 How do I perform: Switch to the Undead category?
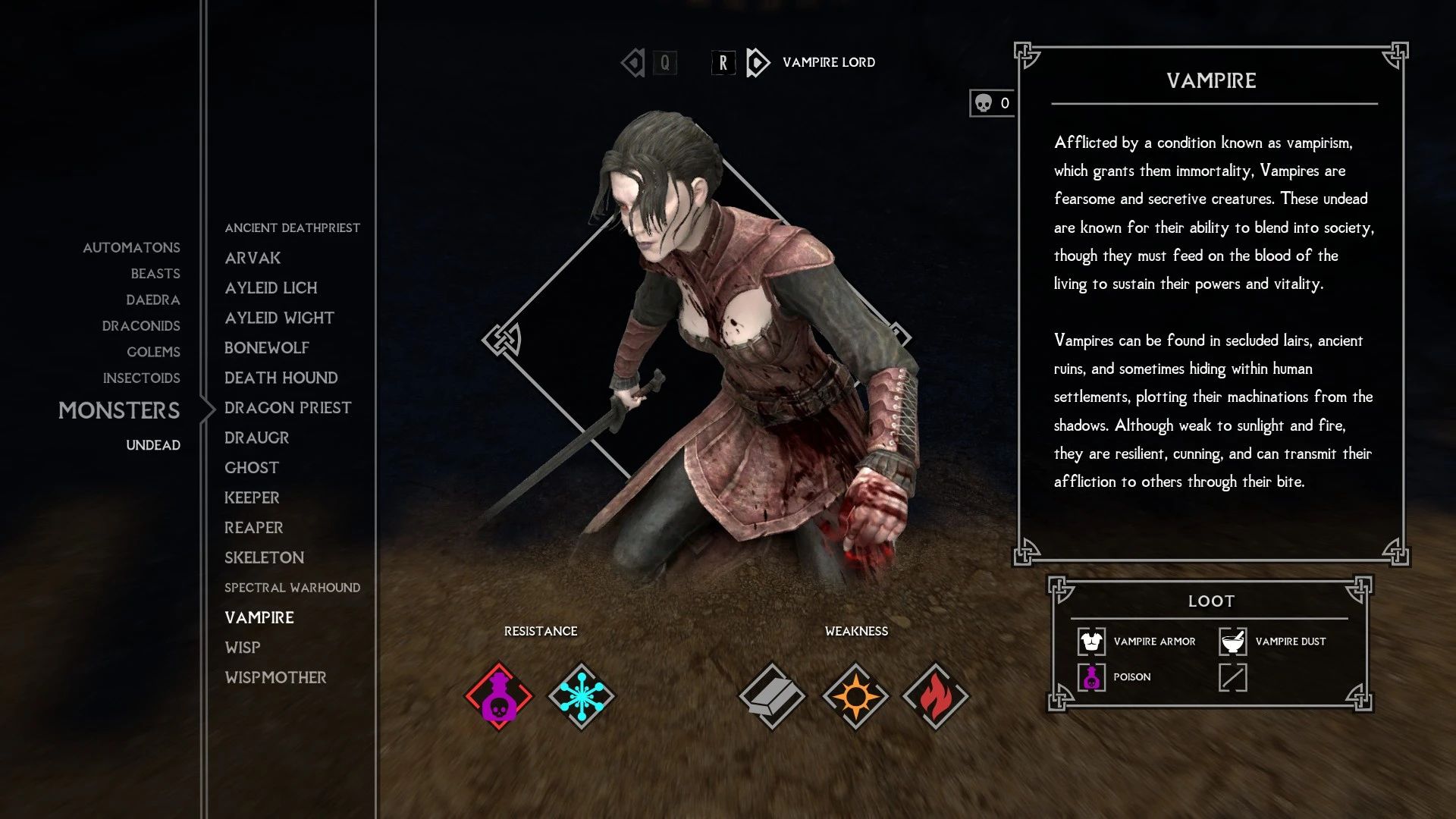154,445
